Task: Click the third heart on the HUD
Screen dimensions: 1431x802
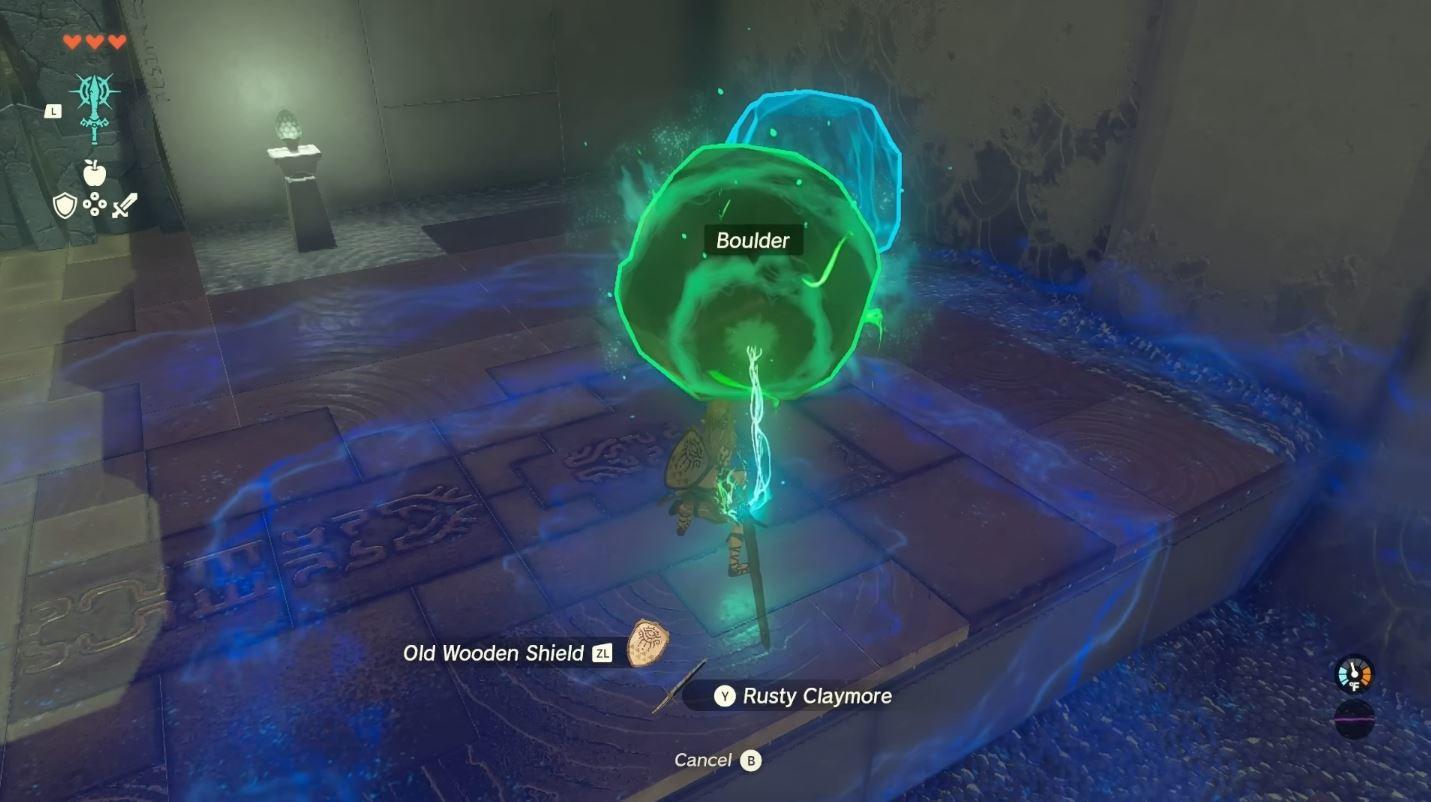Action: (x=114, y=43)
